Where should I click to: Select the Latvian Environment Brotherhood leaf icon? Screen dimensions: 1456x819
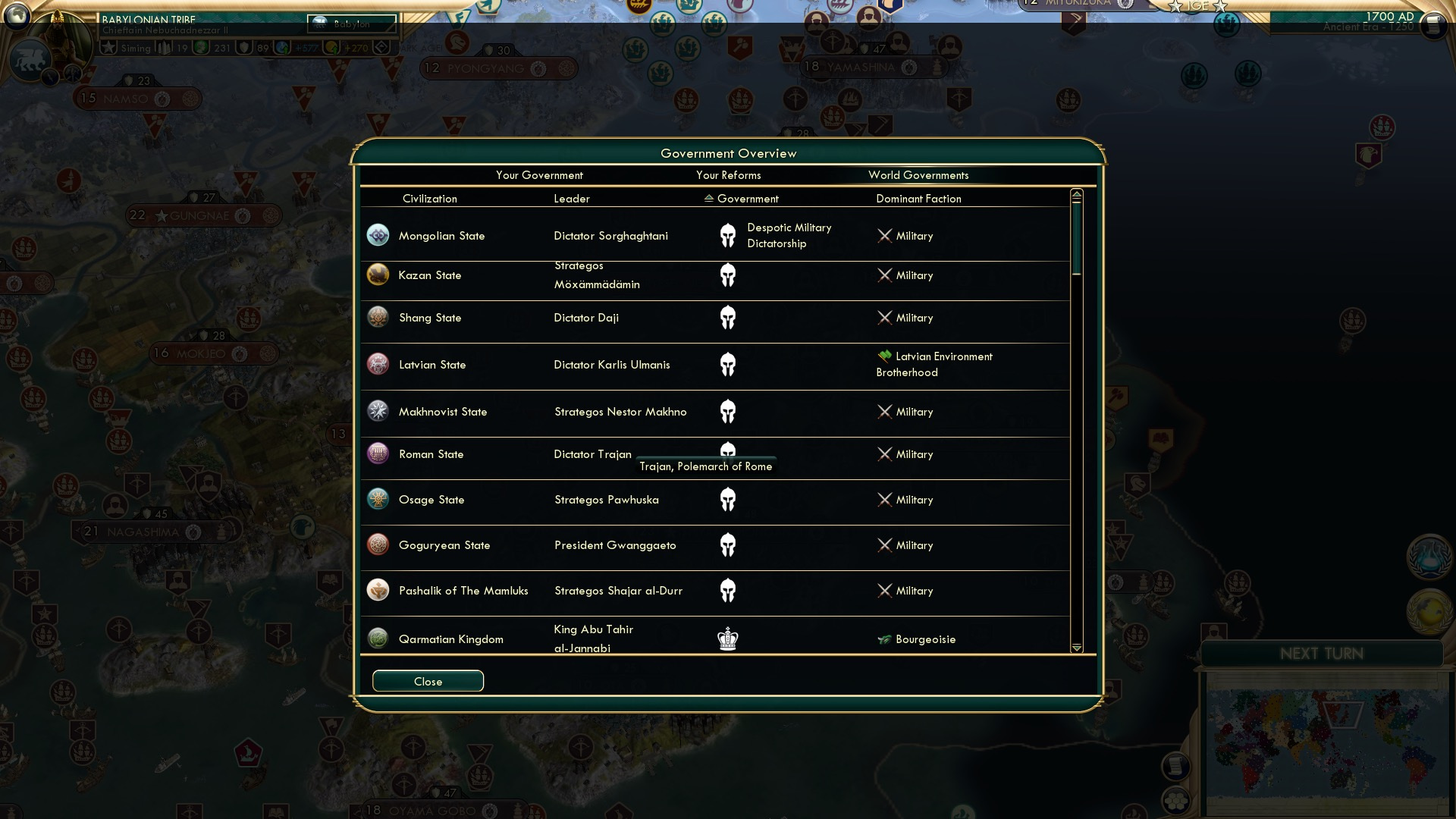tap(884, 356)
